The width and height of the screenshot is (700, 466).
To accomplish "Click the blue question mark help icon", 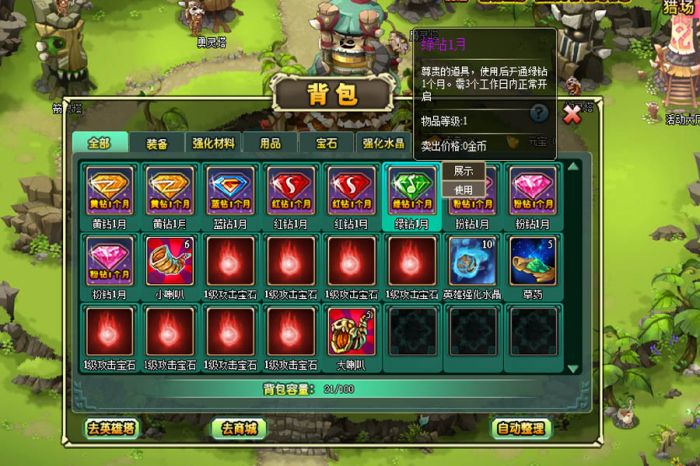I will 539,114.
